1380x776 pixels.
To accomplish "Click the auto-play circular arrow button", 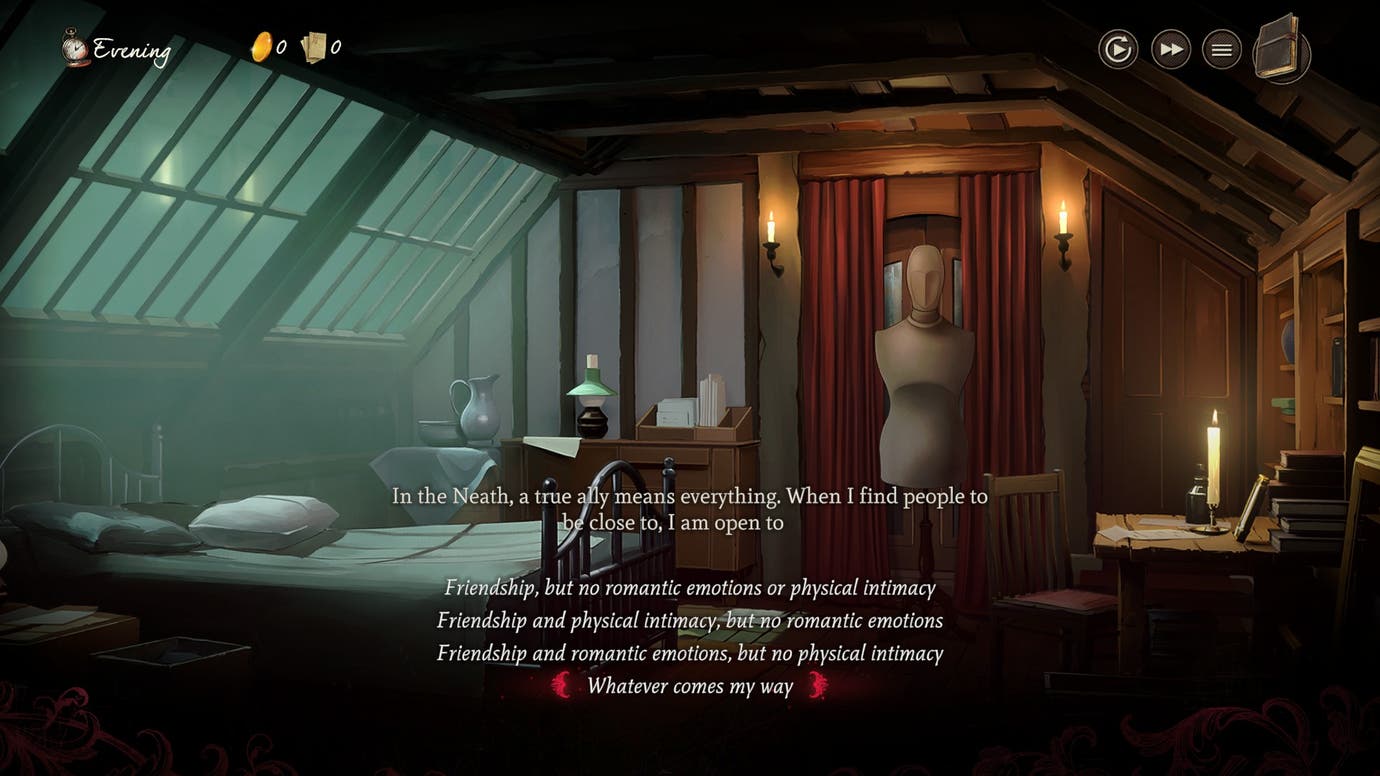I will [x=1118, y=49].
